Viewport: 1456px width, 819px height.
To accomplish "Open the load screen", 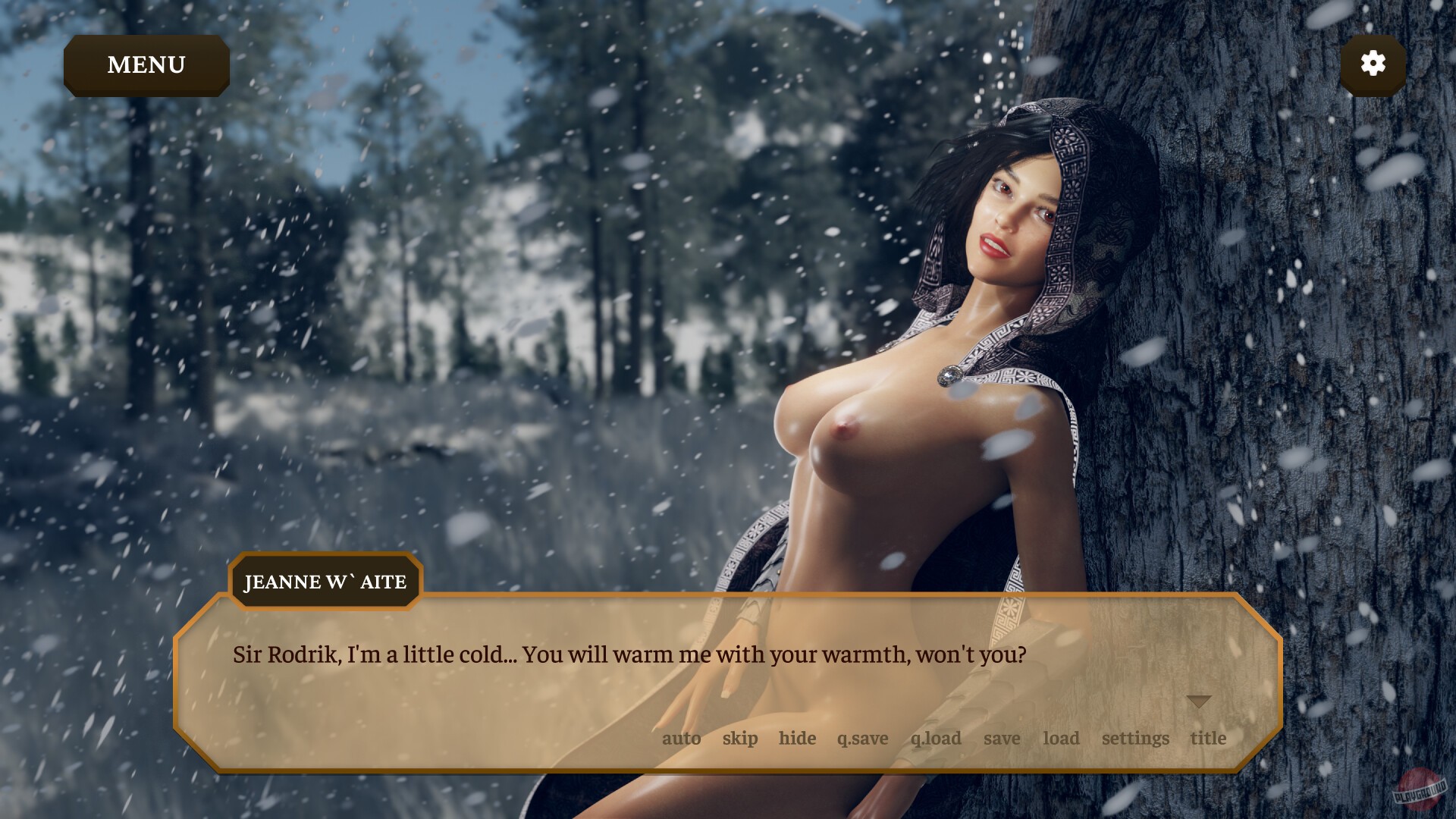I will [1062, 738].
